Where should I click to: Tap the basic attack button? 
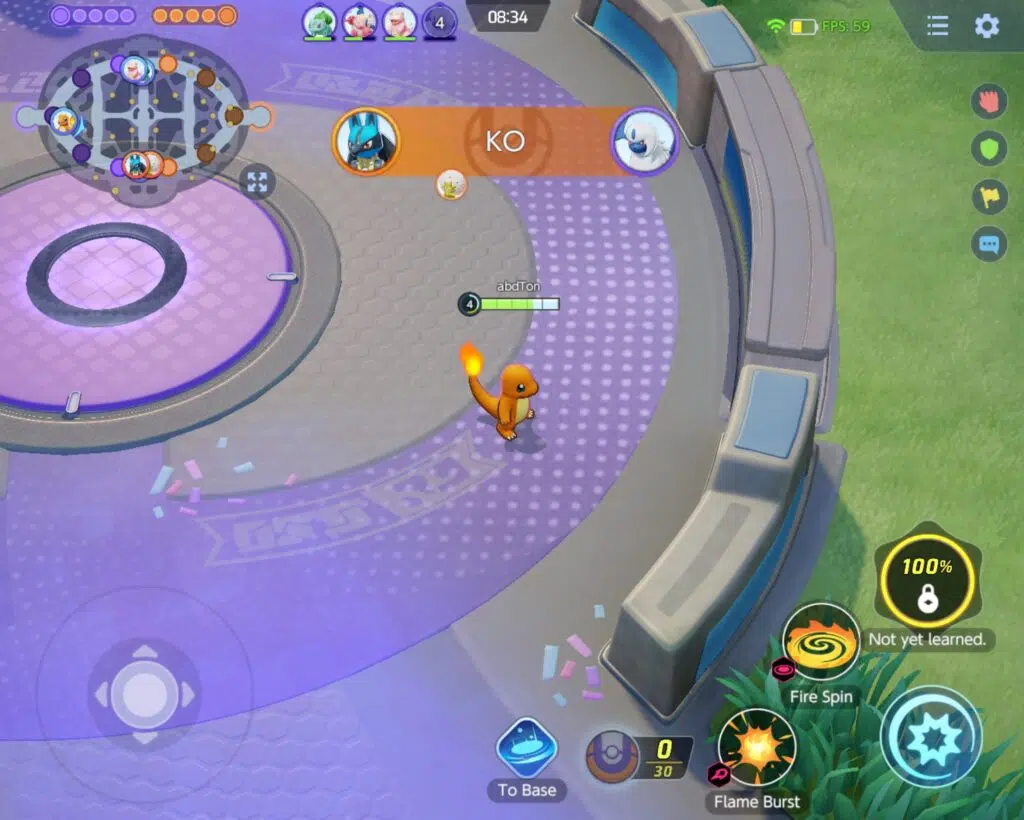click(x=931, y=736)
